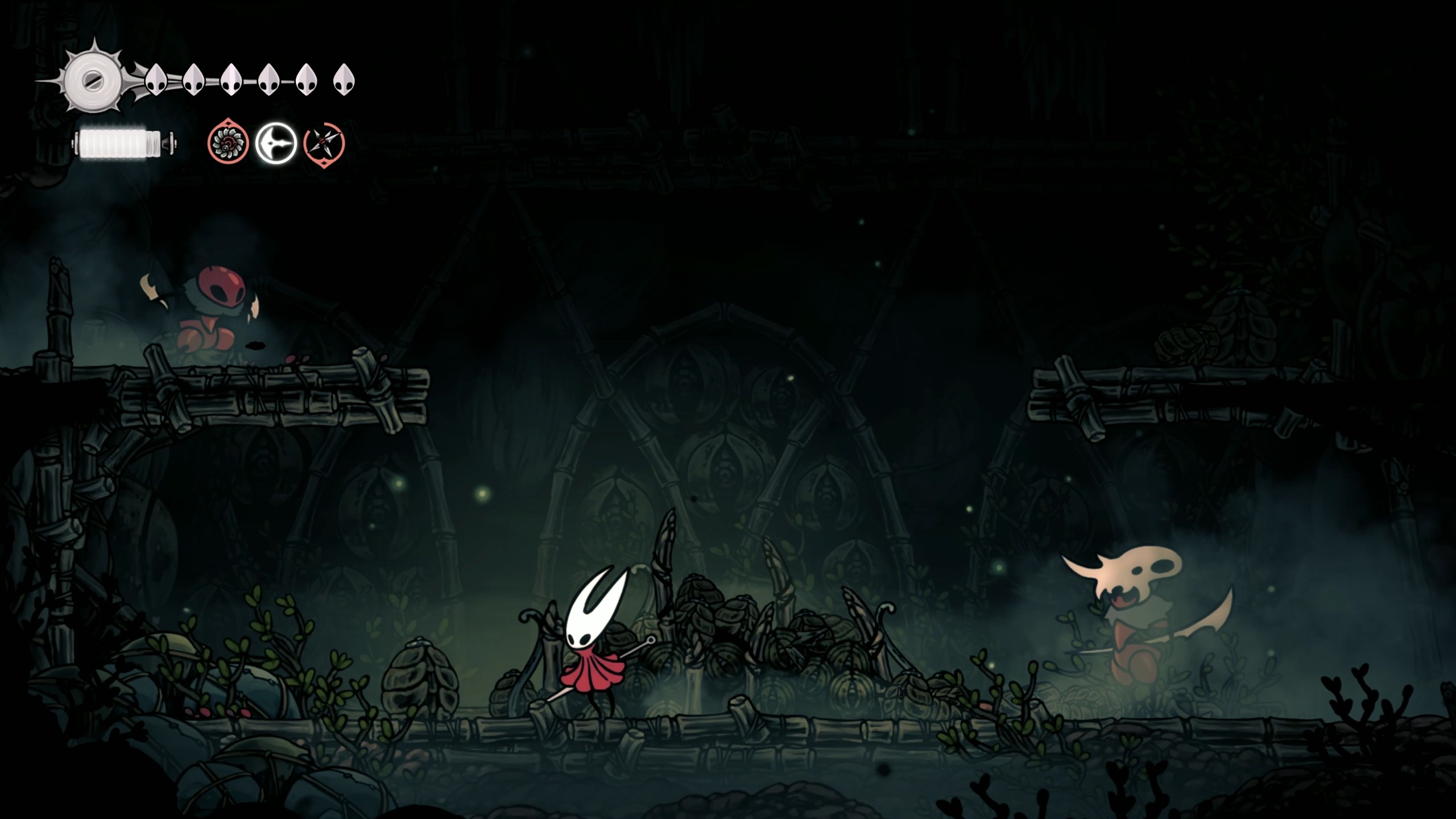Toggle the highlighted white tool selection

click(x=275, y=144)
